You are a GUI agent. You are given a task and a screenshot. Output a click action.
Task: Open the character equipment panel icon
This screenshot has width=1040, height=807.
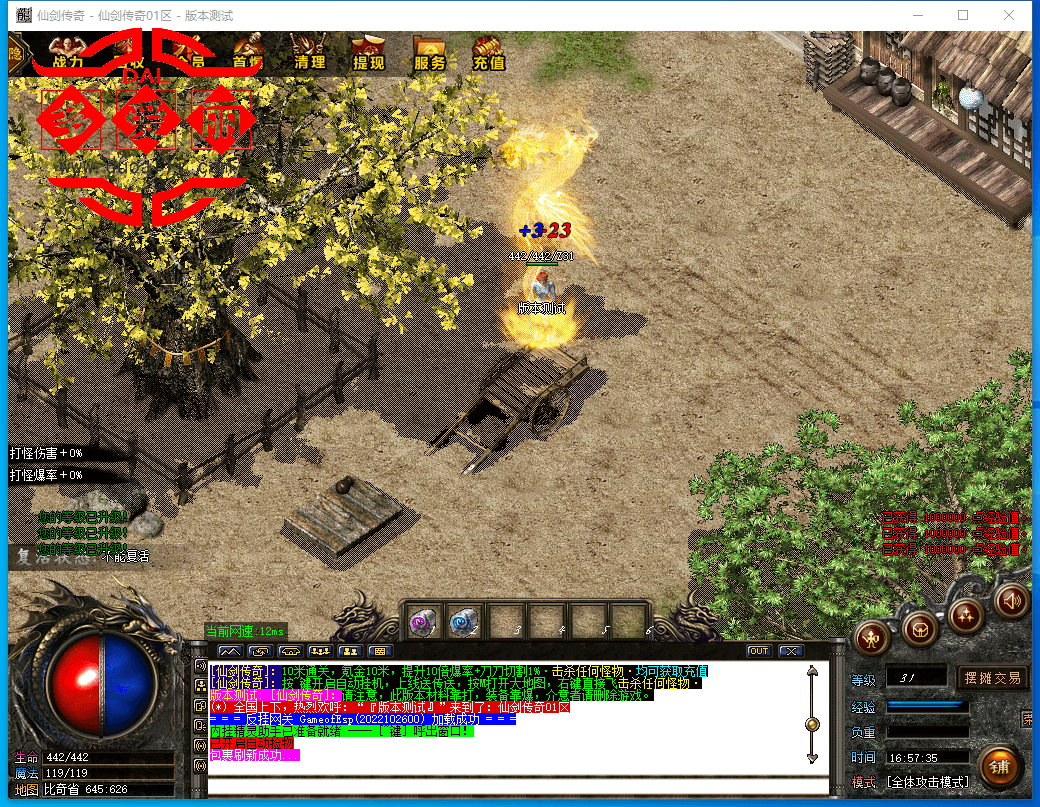coord(873,635)
